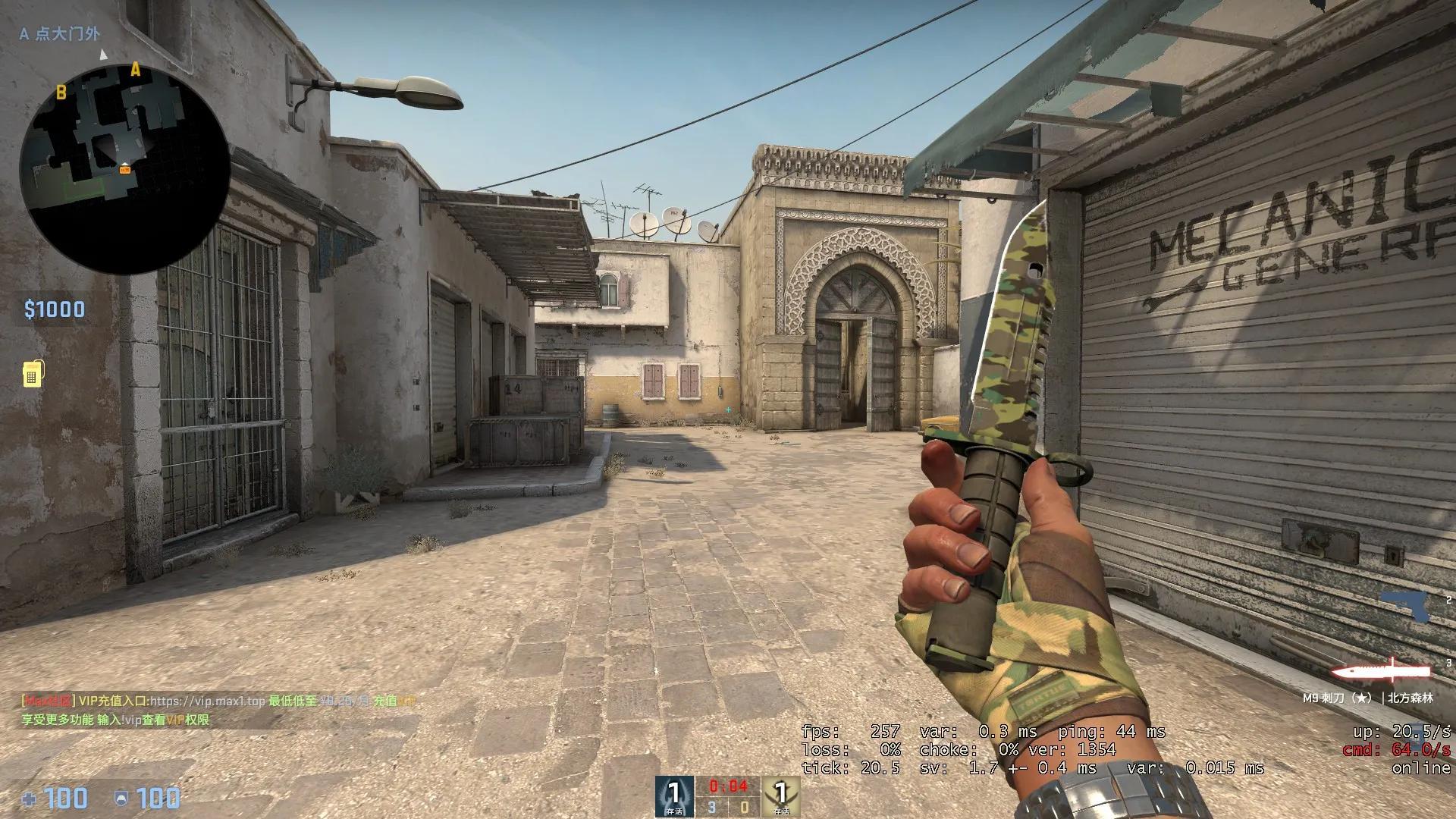Click the [Max社区] tag in the chat message
This screenshot has height=819, width=1456.
pos(47,701)
